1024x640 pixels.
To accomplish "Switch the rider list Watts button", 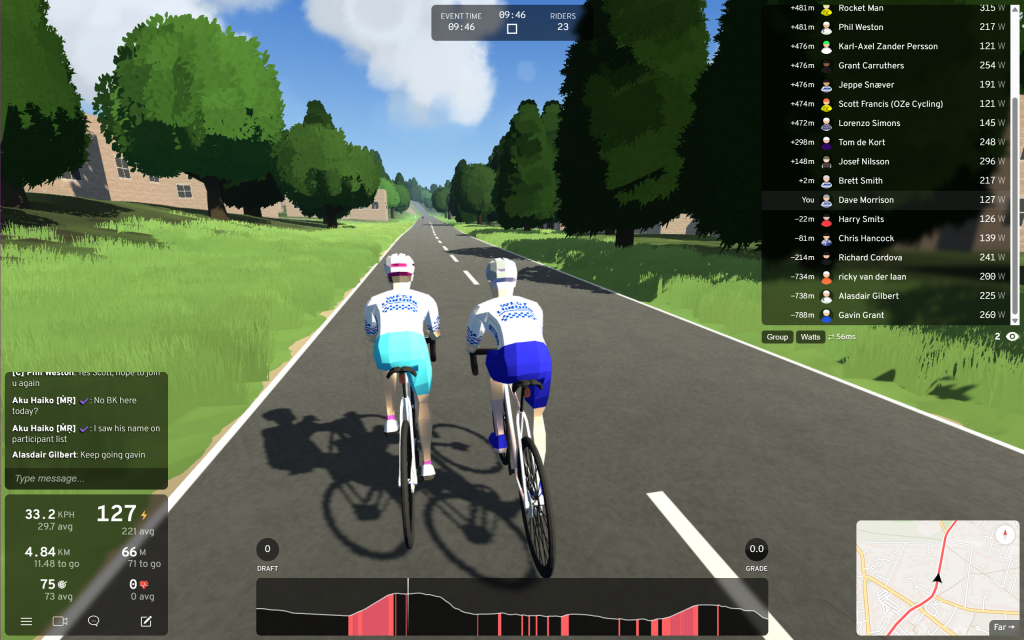I will [810, 337].
